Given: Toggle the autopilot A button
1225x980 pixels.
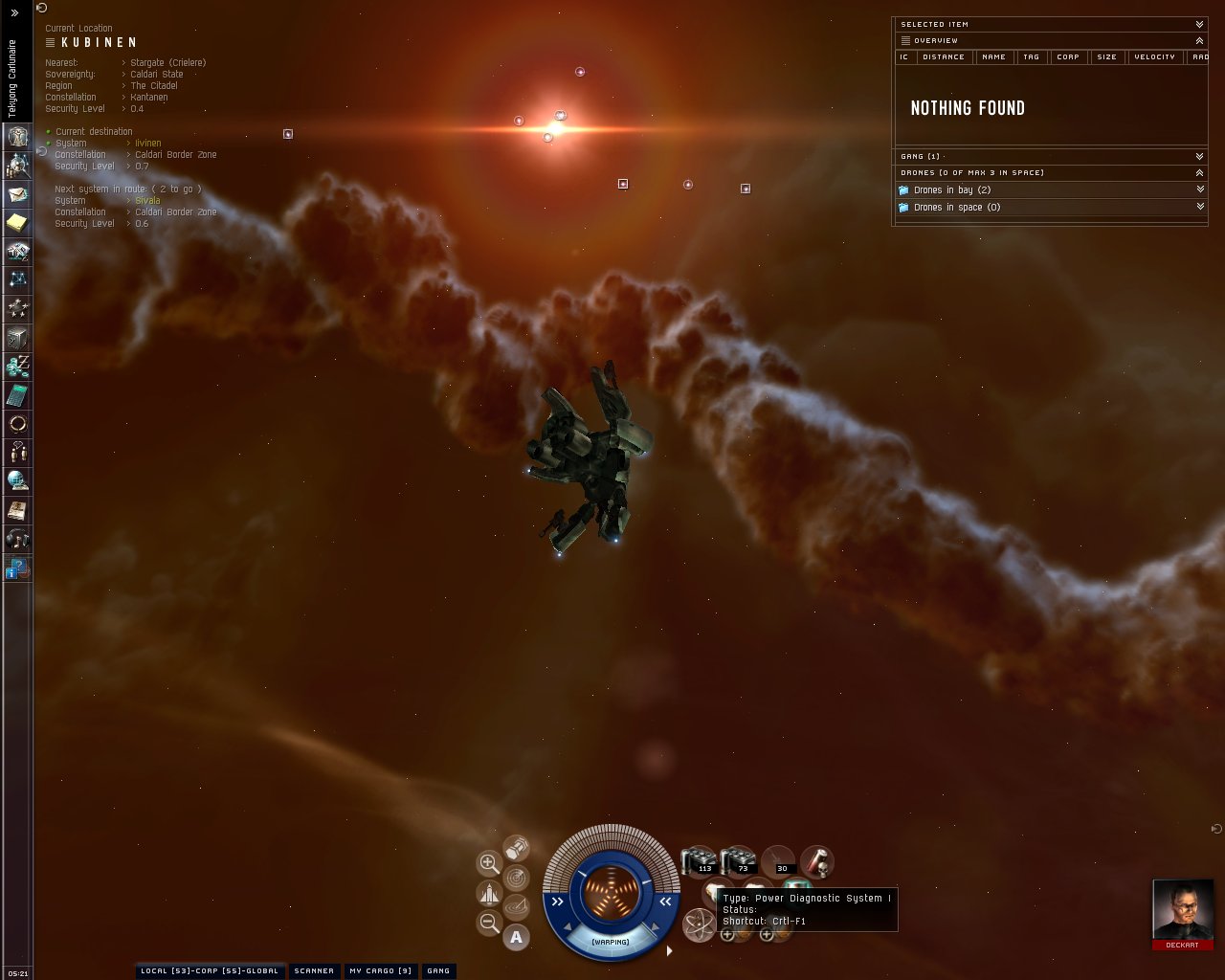Looking at the screenshot, I should point(517,937).
